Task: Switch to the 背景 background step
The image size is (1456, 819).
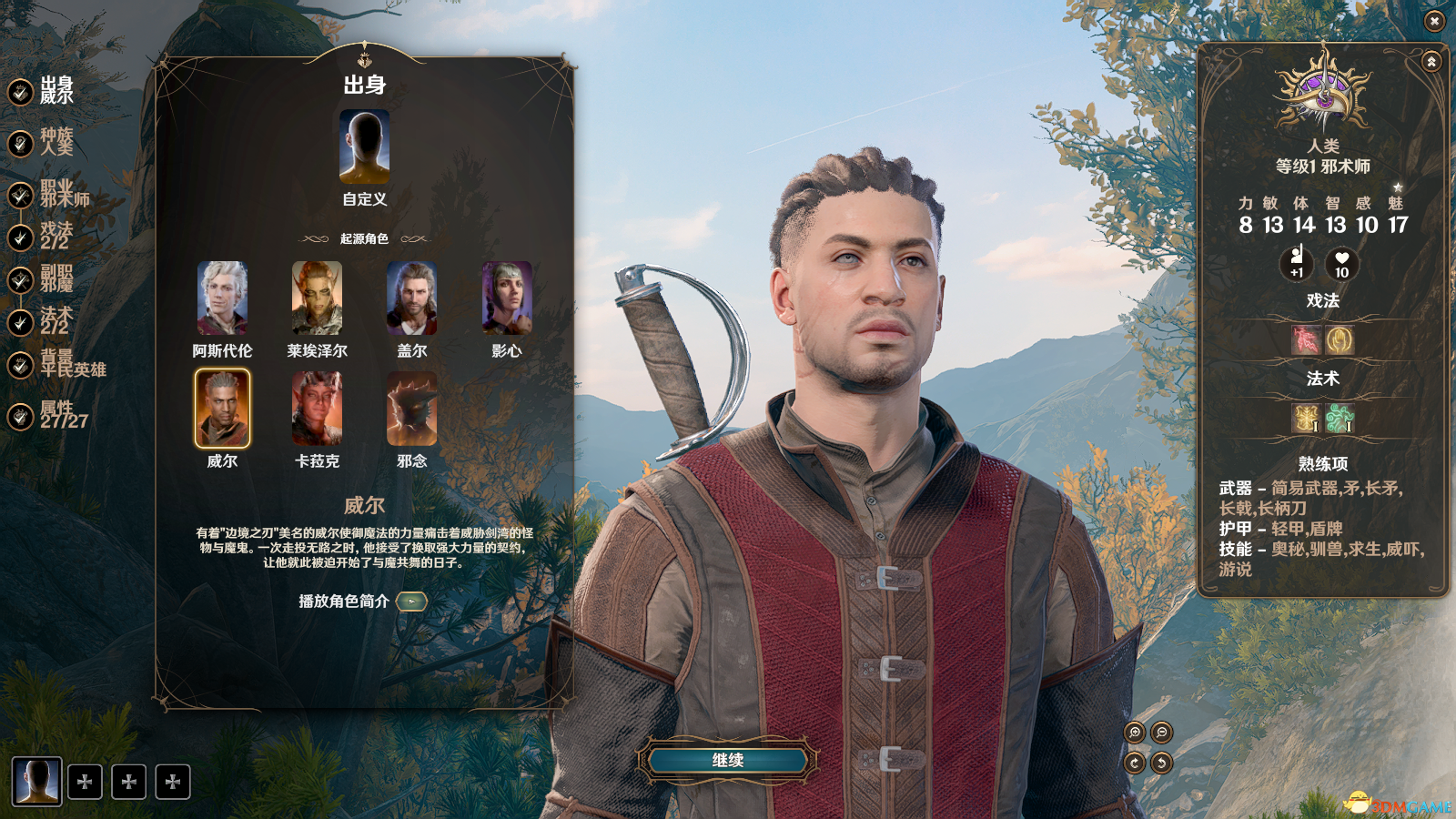Action: tap(71, 365)
